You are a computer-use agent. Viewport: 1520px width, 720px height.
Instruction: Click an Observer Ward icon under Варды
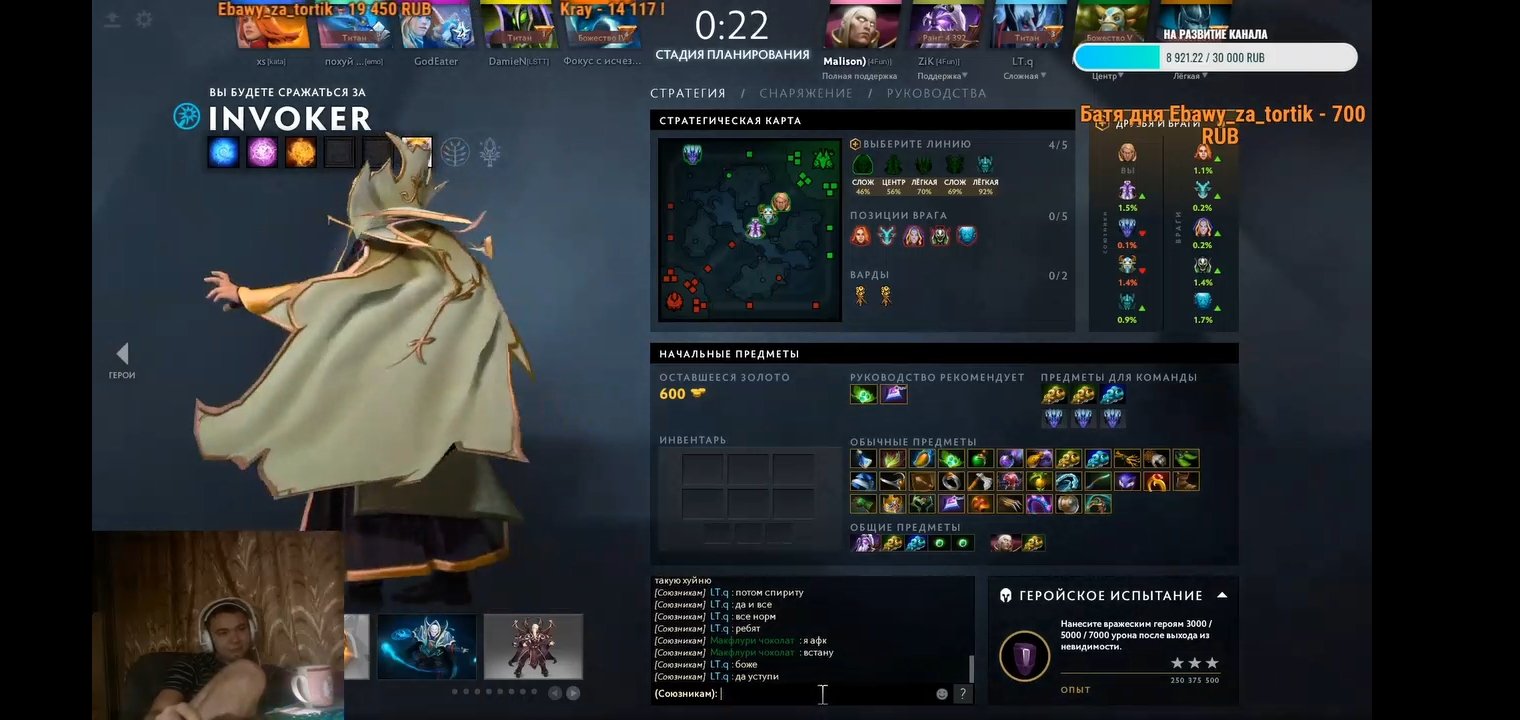[861, 293]
